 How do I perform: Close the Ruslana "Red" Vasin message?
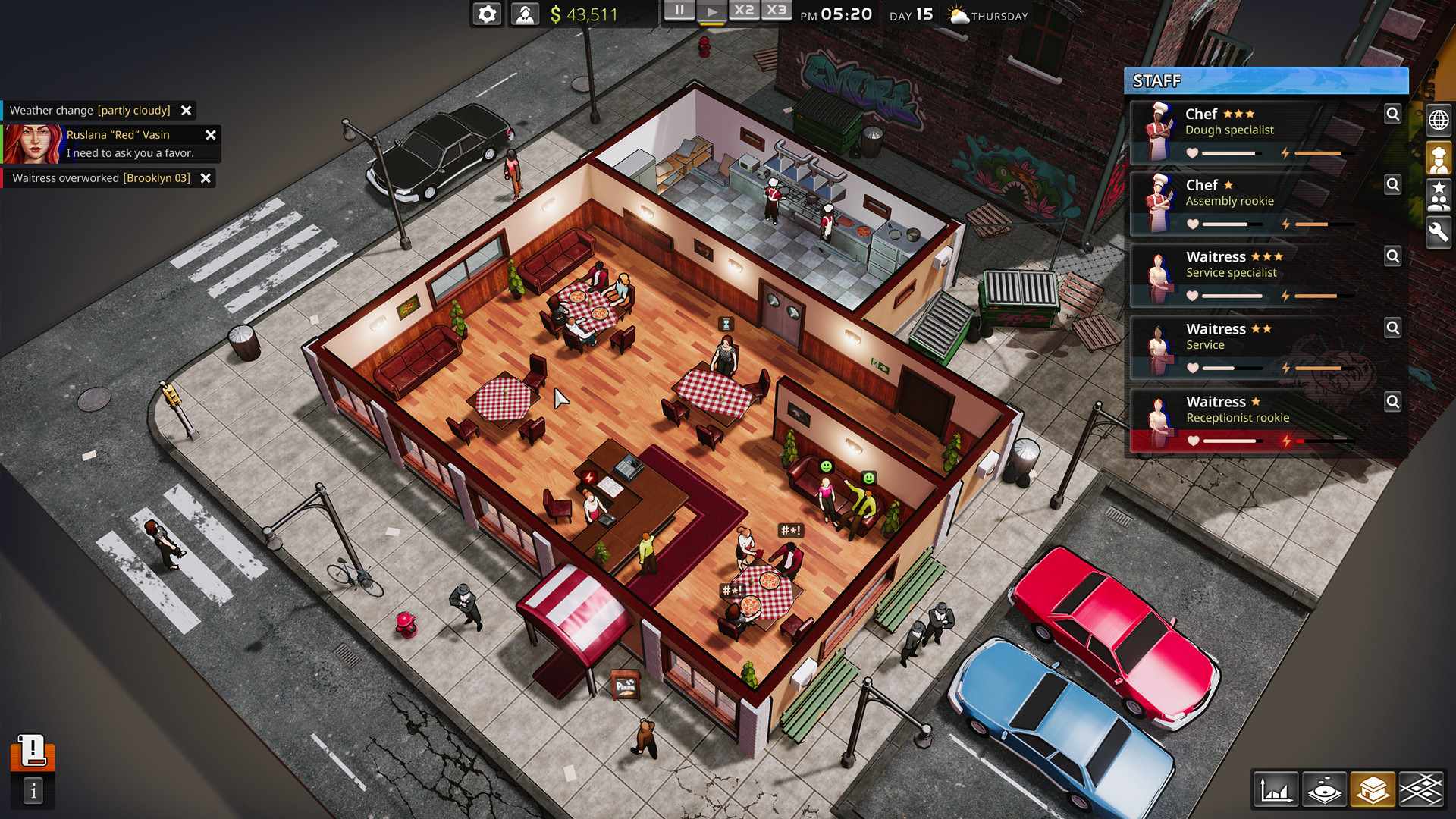click(210, 135)
